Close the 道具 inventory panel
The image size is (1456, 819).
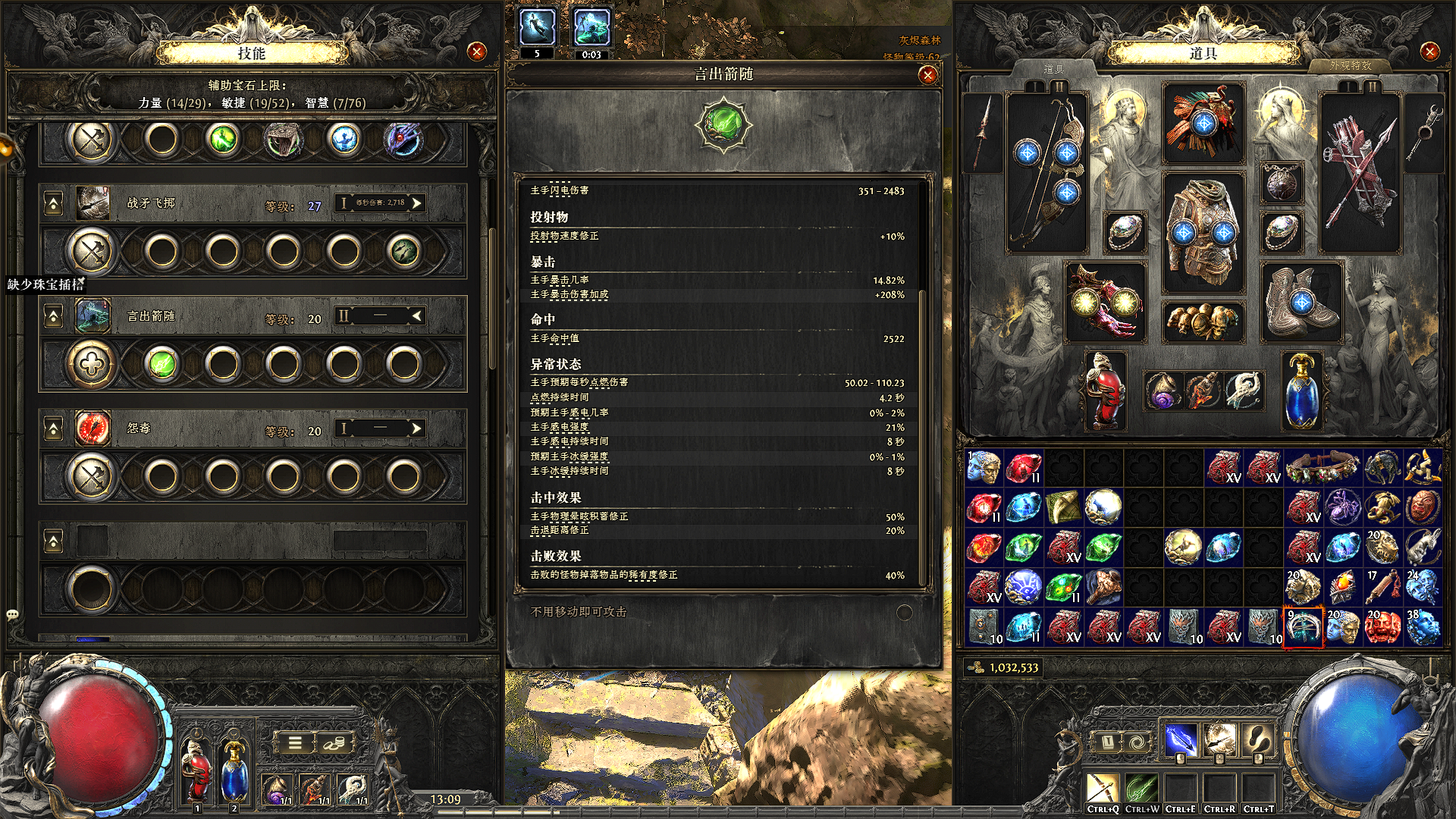pos(1429,52)
